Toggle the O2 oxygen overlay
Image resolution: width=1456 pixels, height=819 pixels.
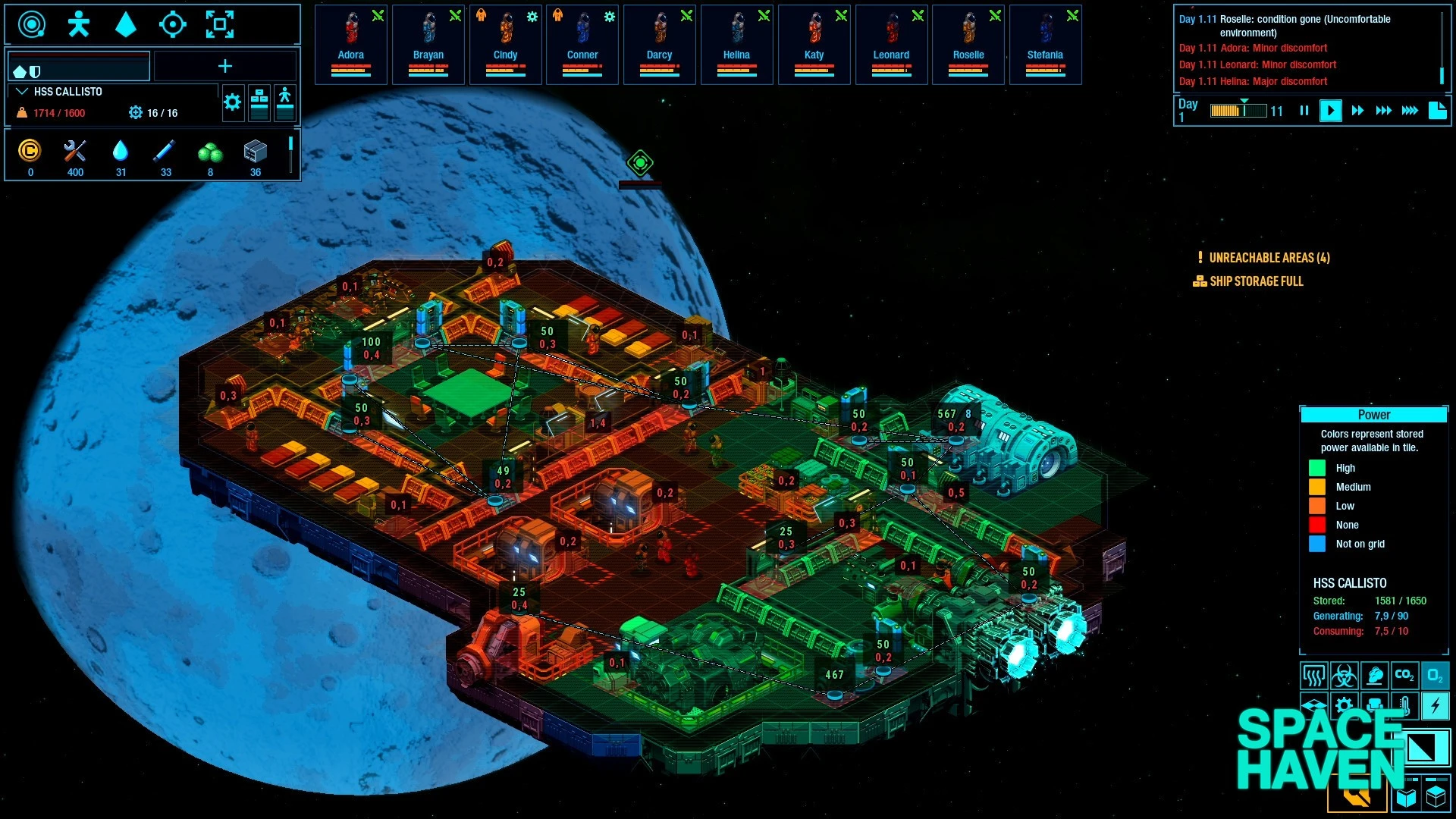coord(1435,675)
